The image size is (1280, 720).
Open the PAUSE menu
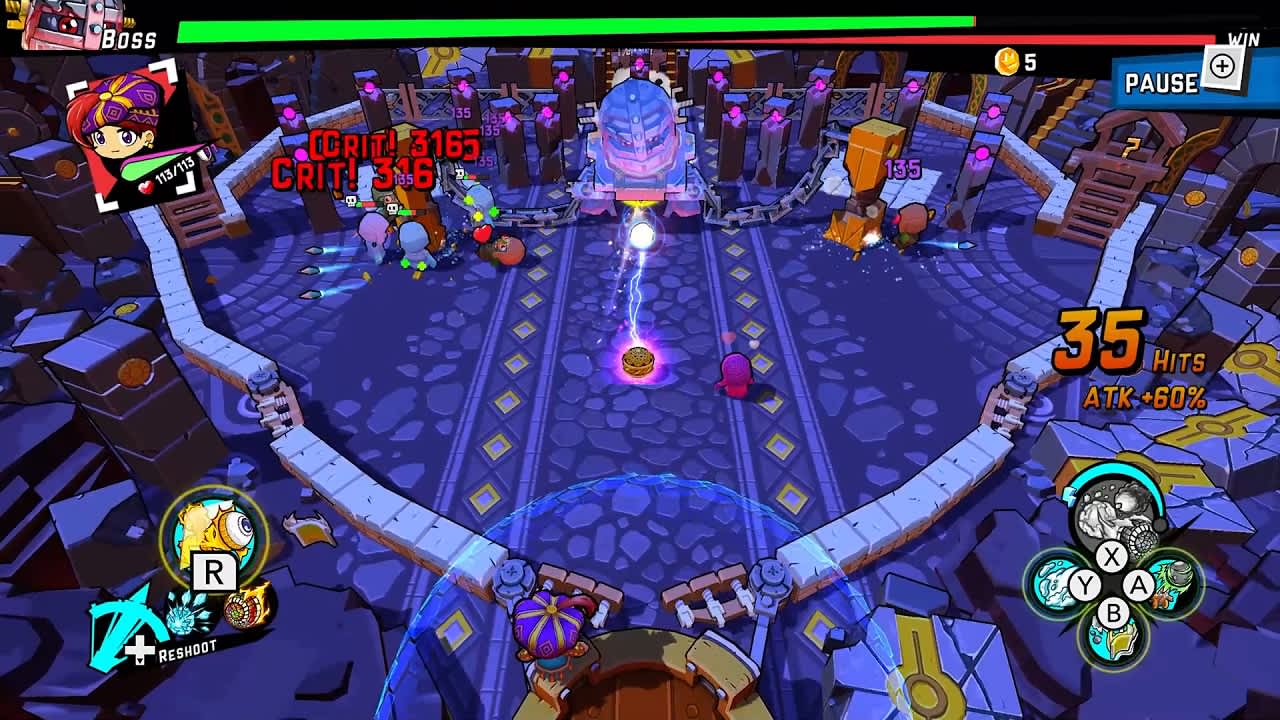click(x=1160, y=84)
